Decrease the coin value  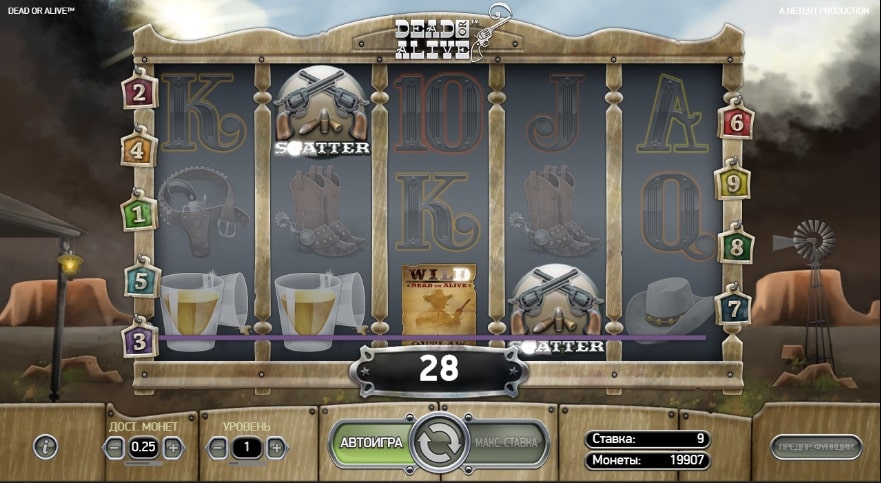pyautogui.click(x=116, y=447)
